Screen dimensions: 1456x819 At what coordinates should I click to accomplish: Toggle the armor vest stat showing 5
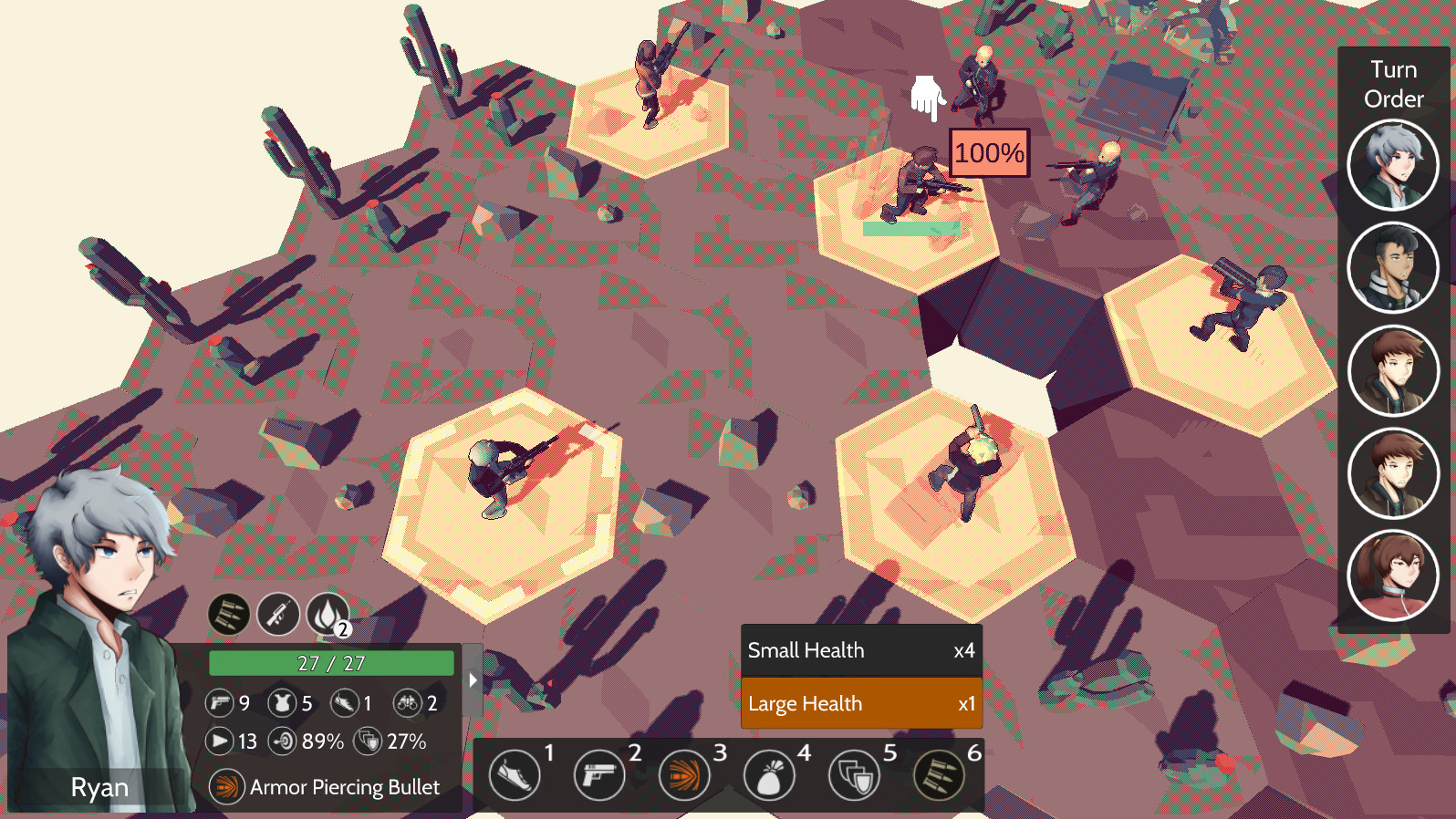pos(283,703)
